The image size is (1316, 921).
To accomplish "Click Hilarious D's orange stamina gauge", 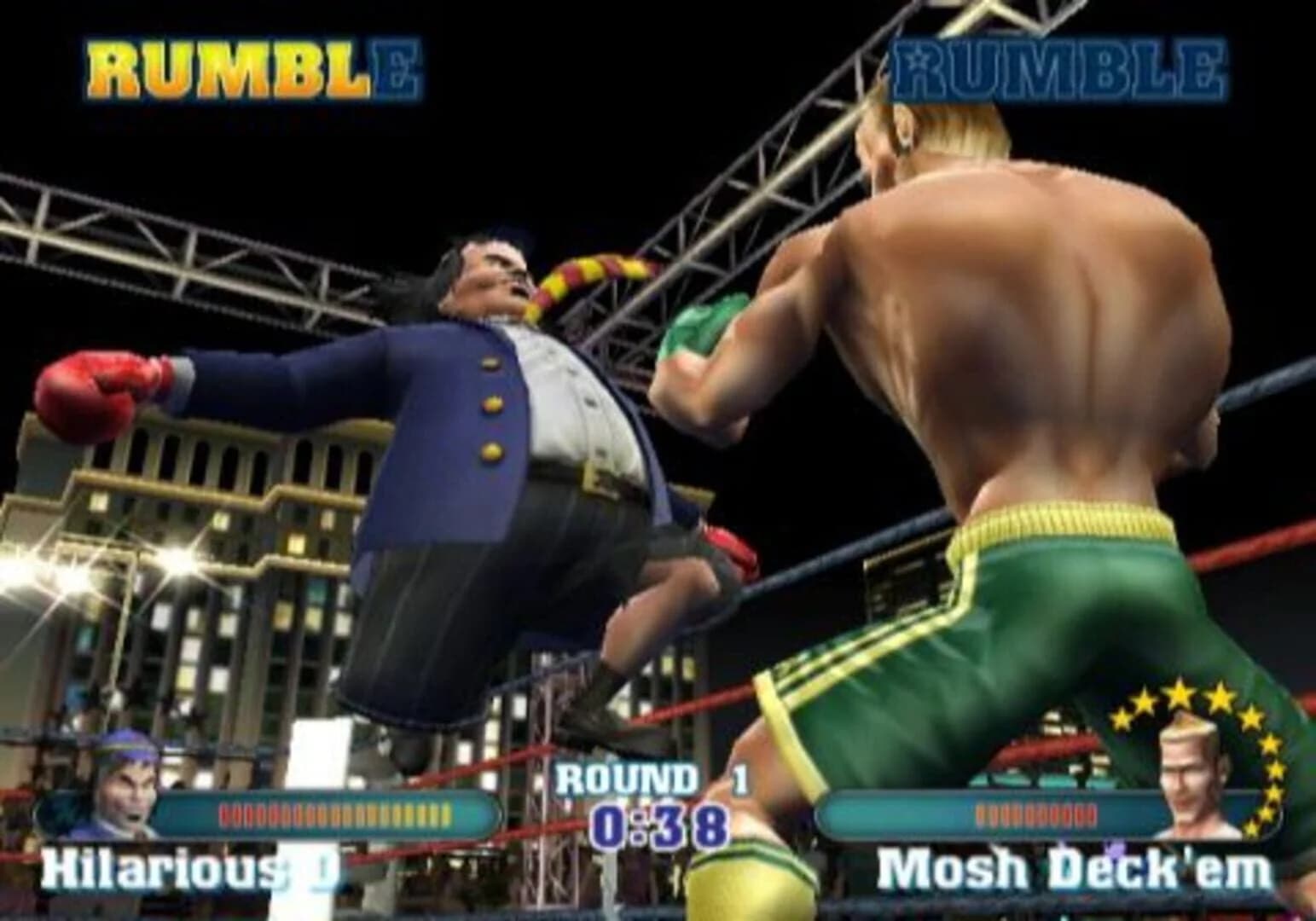I will tap(333, 813).
